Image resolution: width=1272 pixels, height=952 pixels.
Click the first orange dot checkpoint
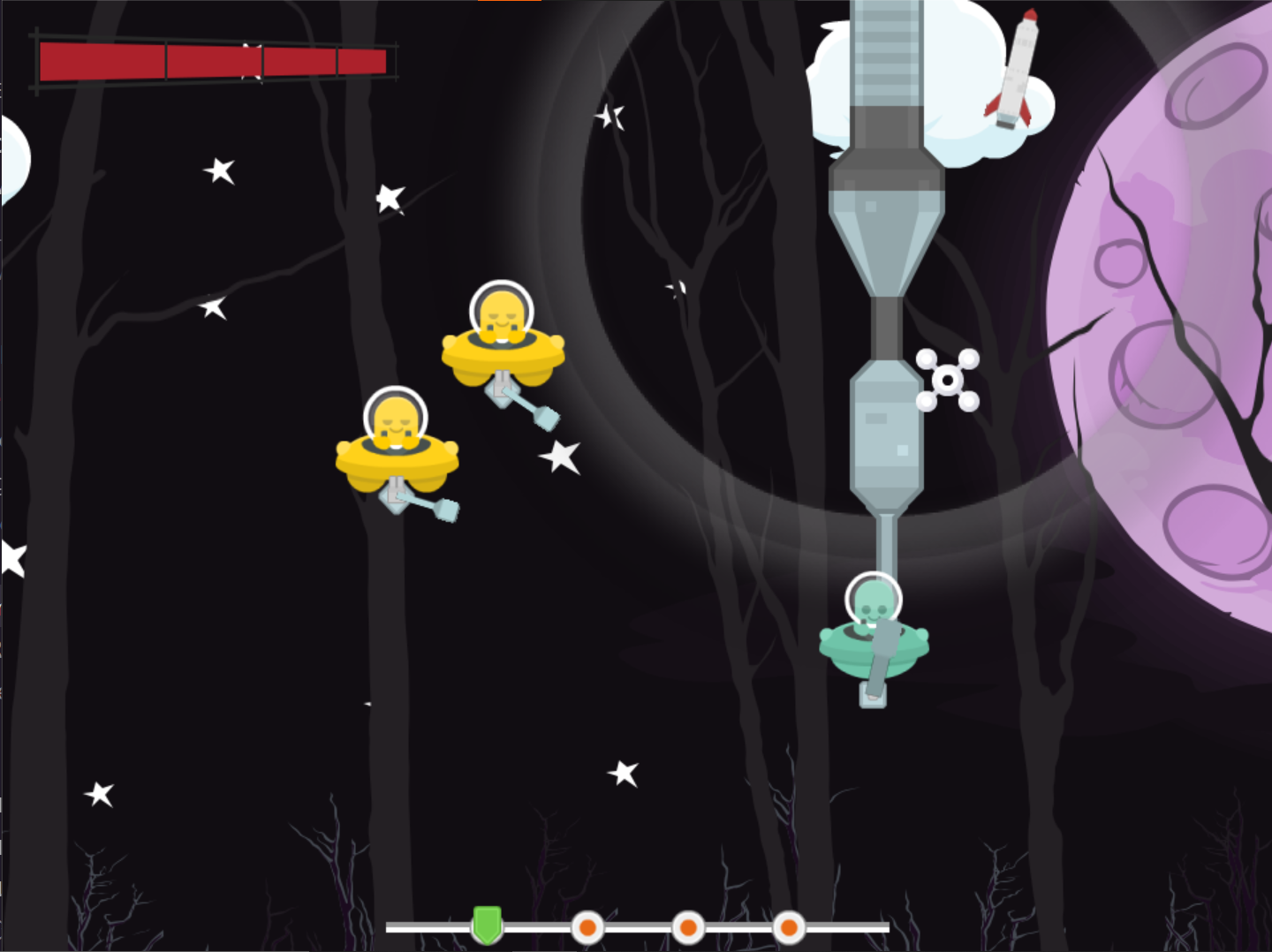pyautogui.click(x=587, y=928)
